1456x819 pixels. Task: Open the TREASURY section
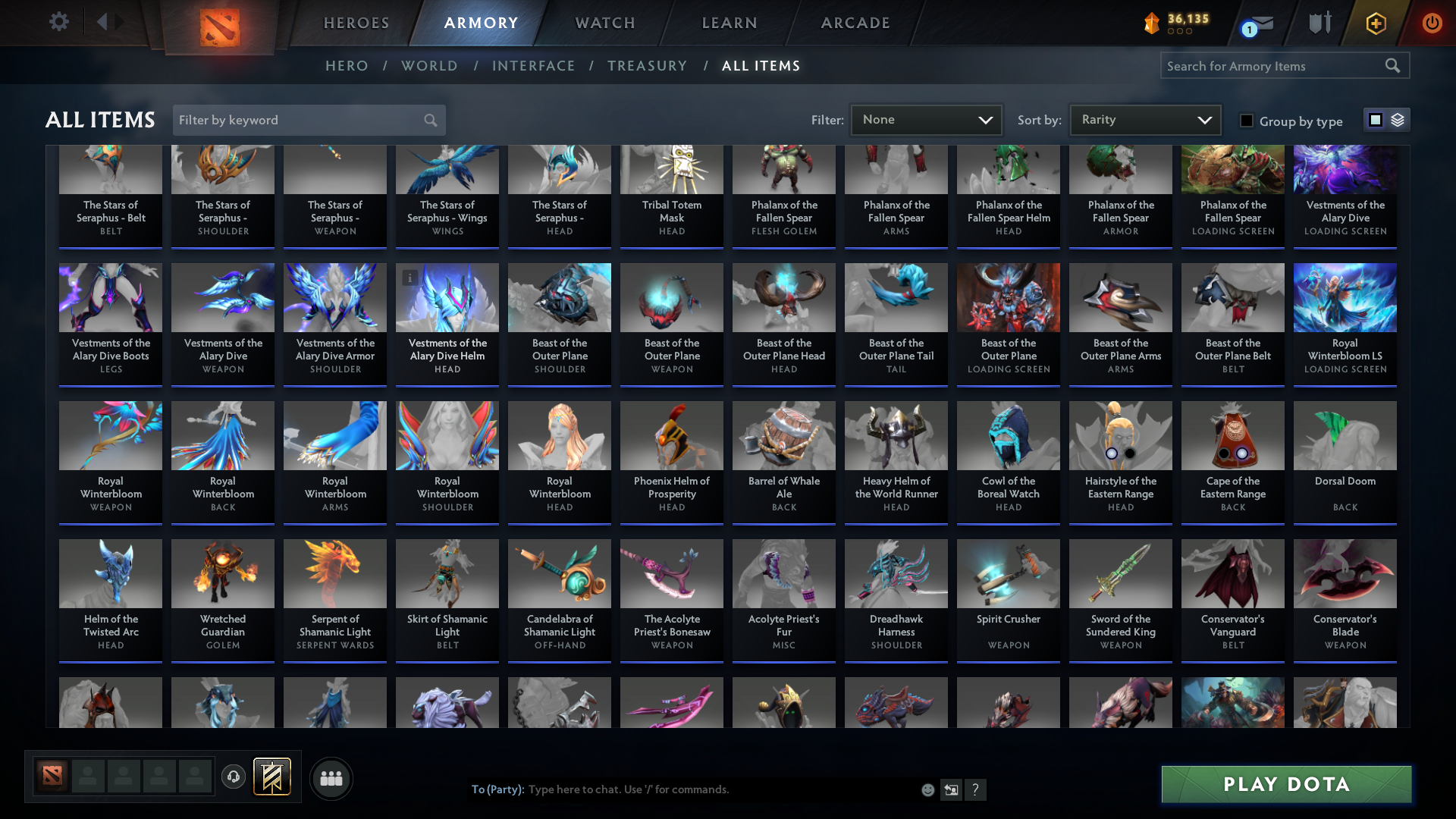(647, 66)
